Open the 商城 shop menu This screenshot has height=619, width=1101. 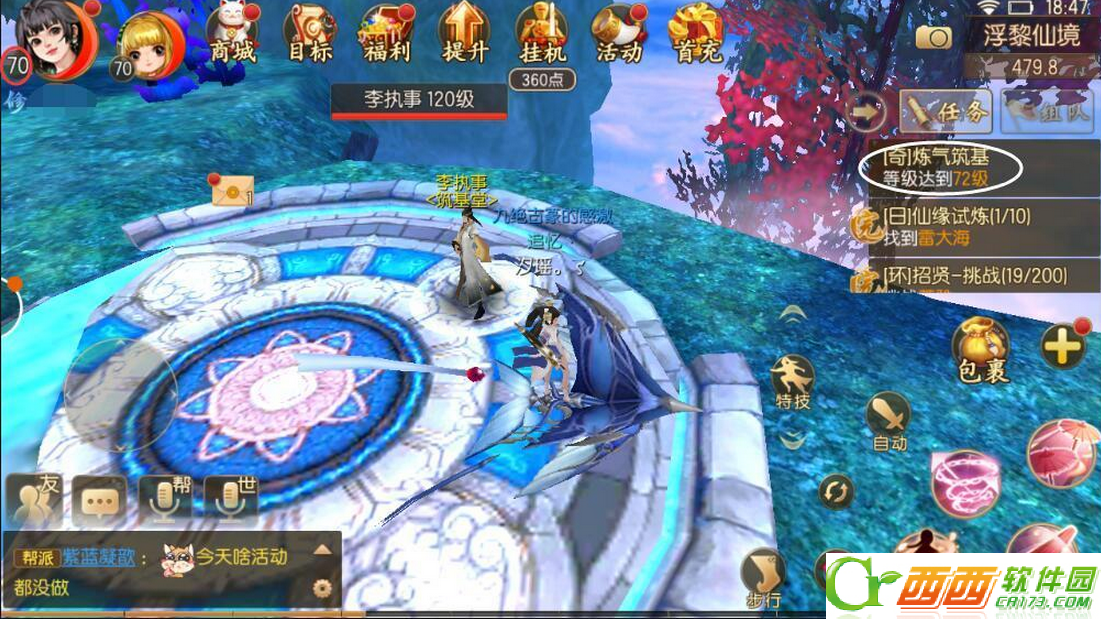(x=232, y=37)
